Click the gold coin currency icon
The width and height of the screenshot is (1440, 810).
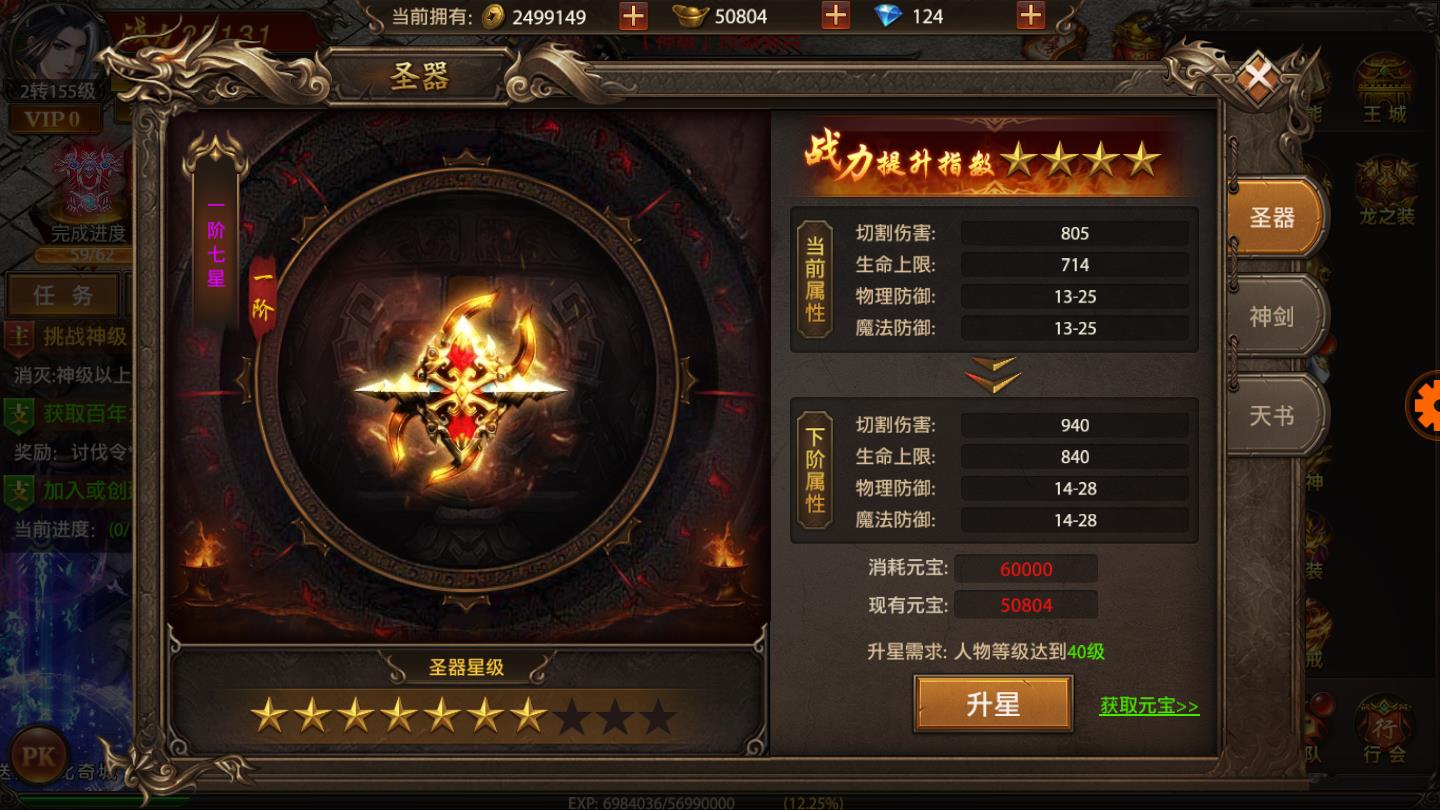(x=491, y=16)
